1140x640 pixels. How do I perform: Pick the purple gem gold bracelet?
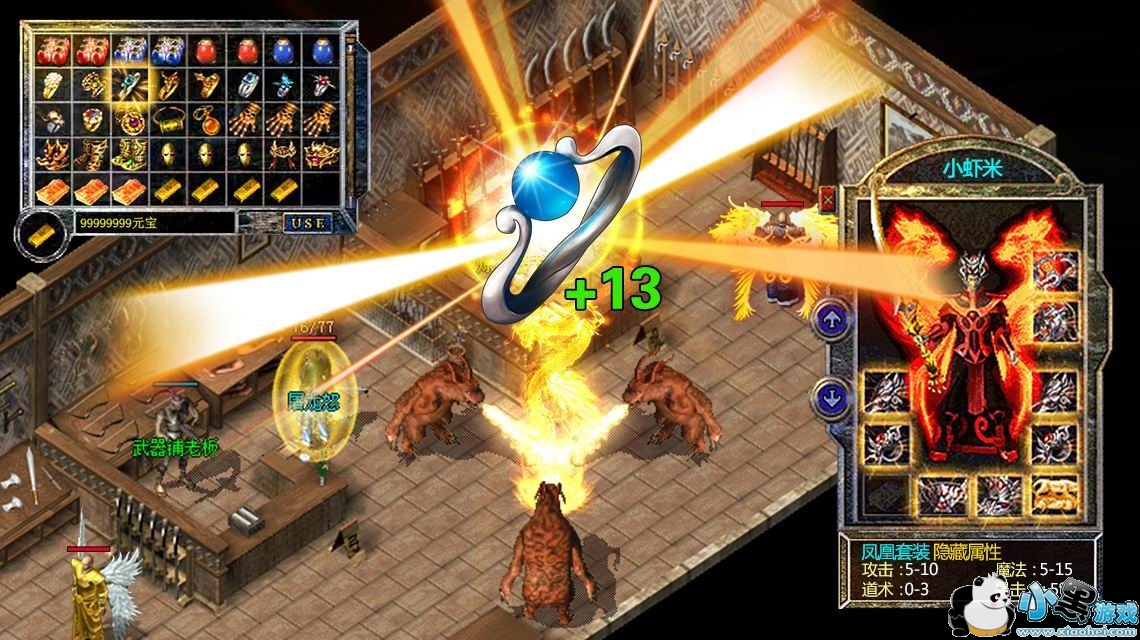click(129, 121)
